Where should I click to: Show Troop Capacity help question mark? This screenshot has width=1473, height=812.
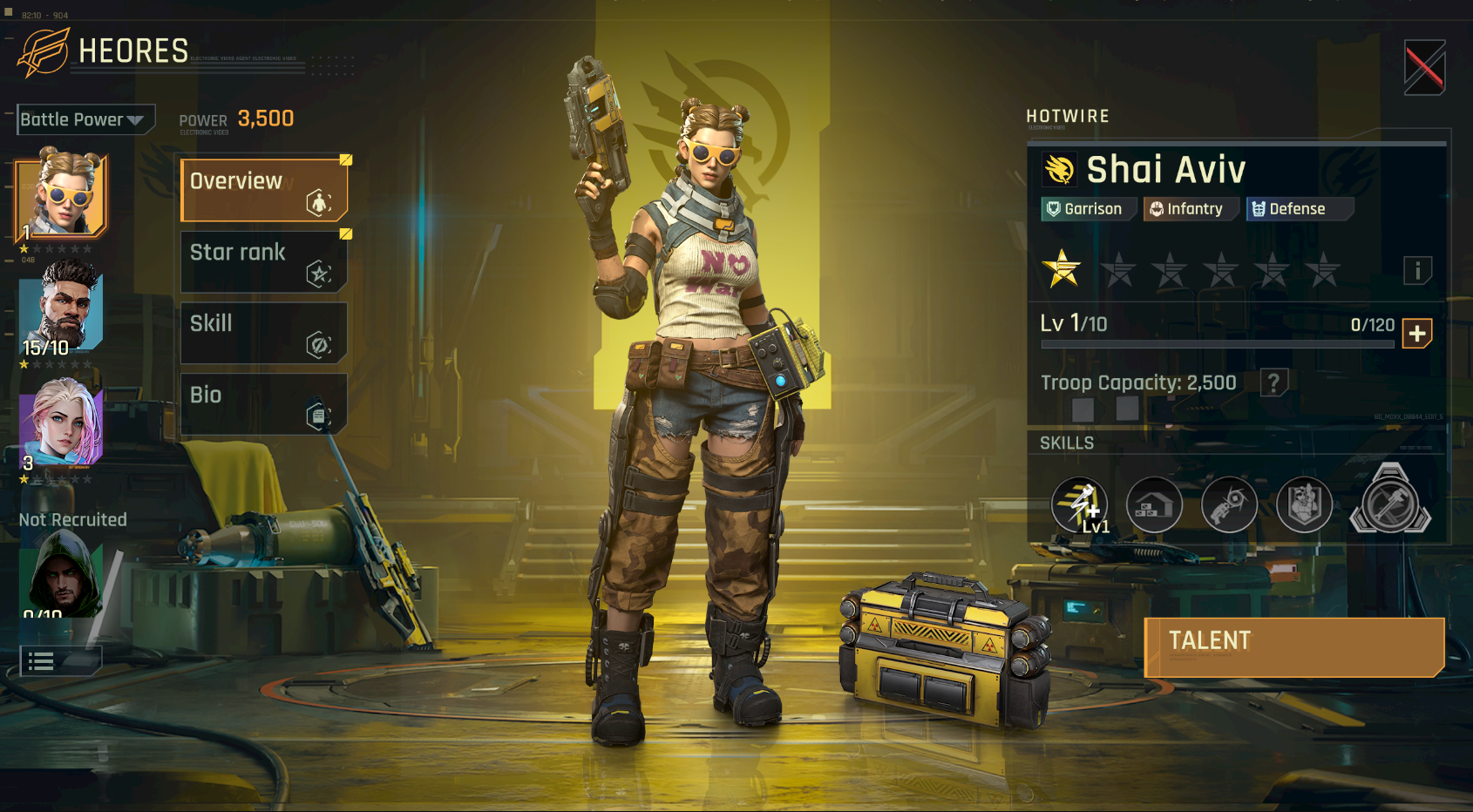[1273, 382]
